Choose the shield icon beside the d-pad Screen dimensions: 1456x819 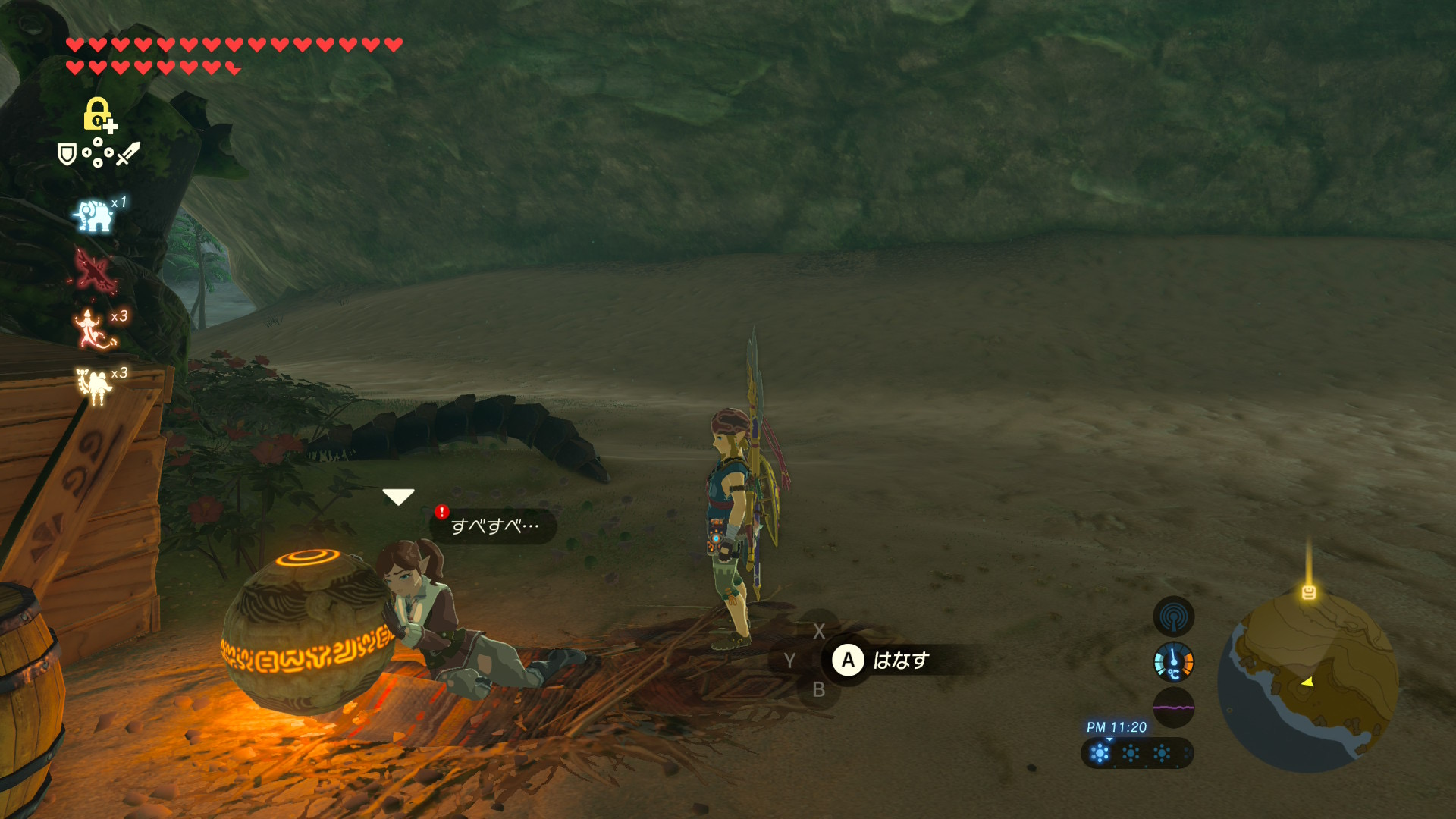[x=67, y=155]
